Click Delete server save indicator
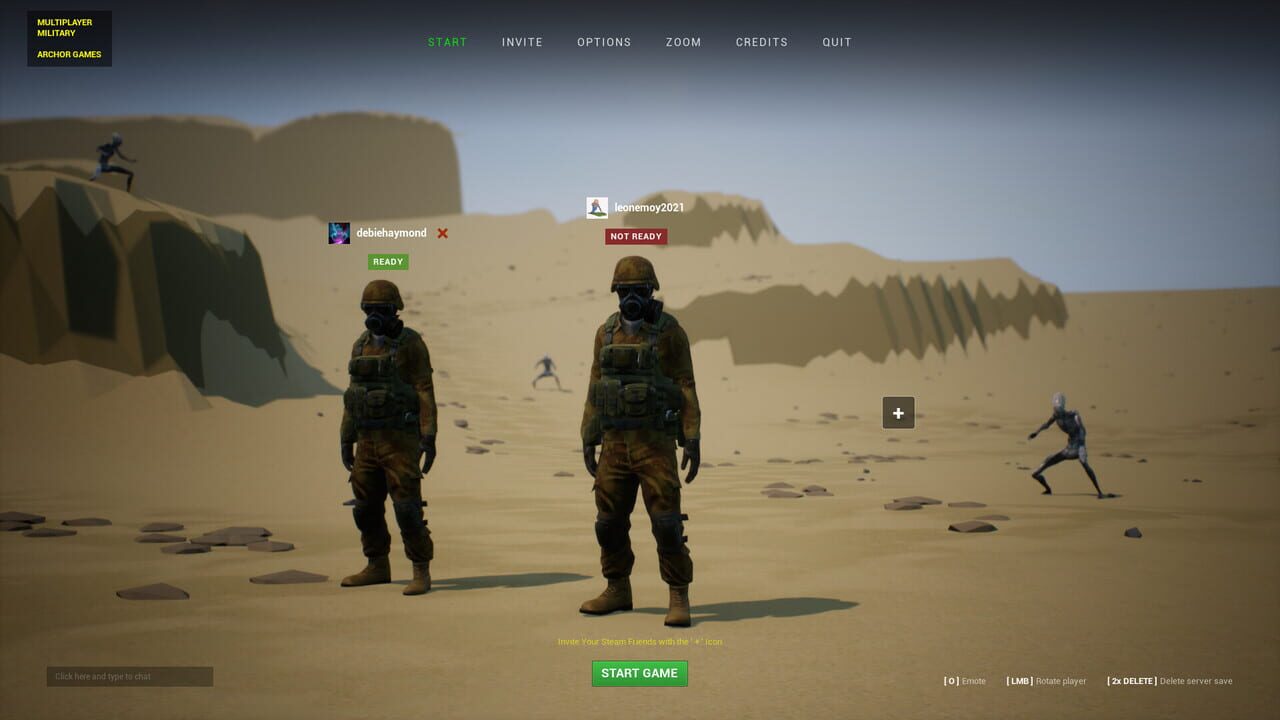This screenshot has width=1280, height=720. [1170, 681]
